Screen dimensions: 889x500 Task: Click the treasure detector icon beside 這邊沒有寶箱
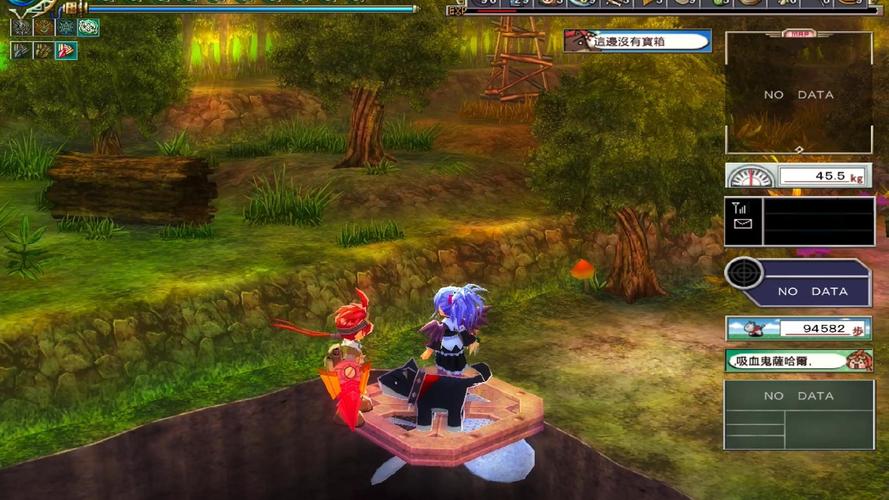(x=577, y=41)
